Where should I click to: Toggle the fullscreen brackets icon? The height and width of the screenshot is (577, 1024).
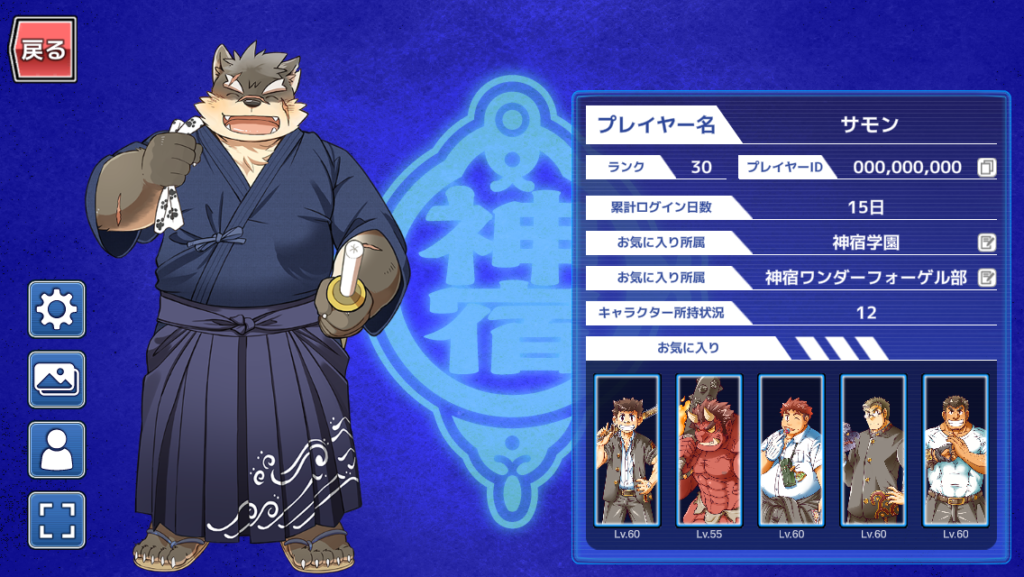57,520
